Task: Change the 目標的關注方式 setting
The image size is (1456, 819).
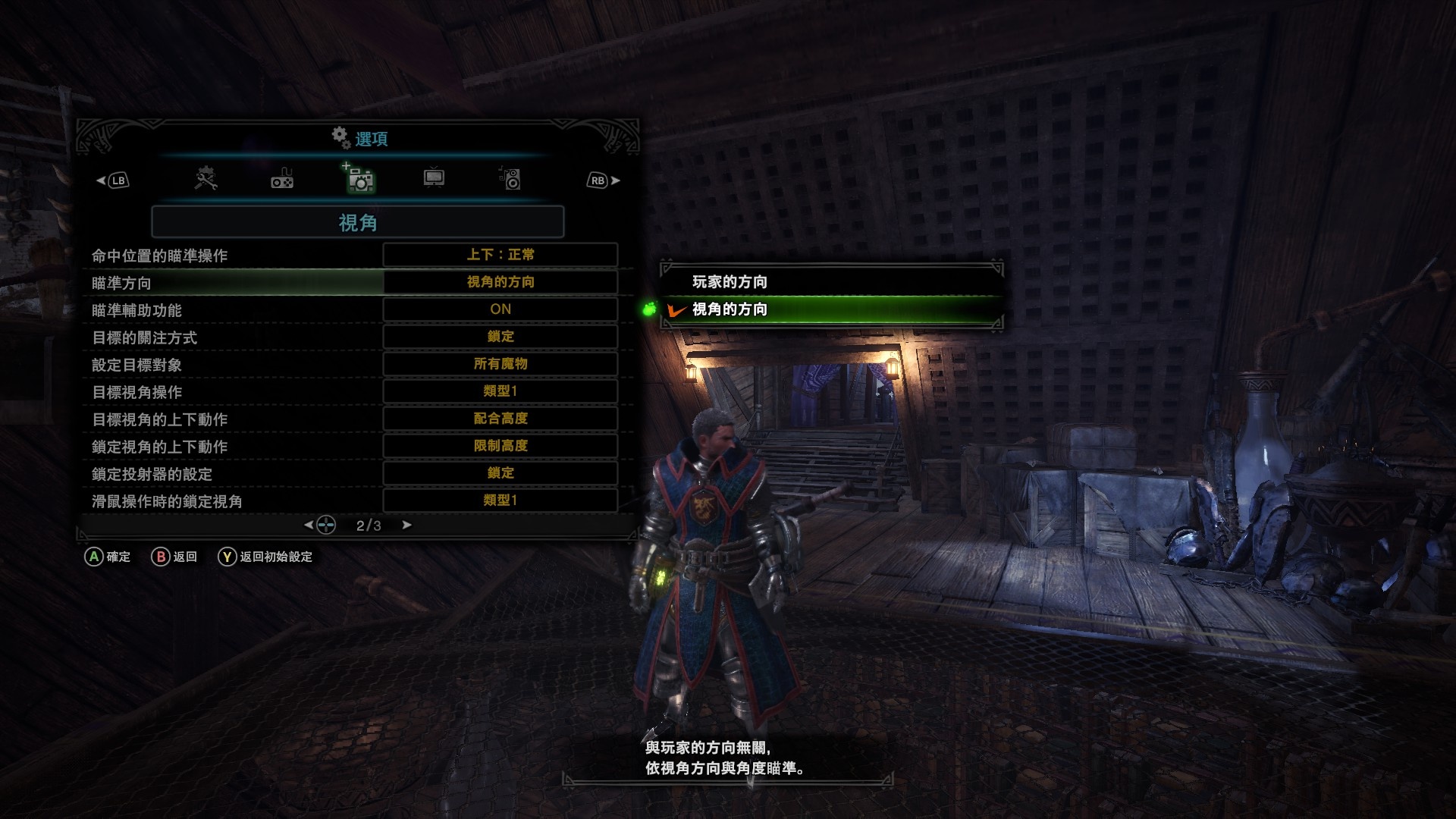Action: click(500, 337)
